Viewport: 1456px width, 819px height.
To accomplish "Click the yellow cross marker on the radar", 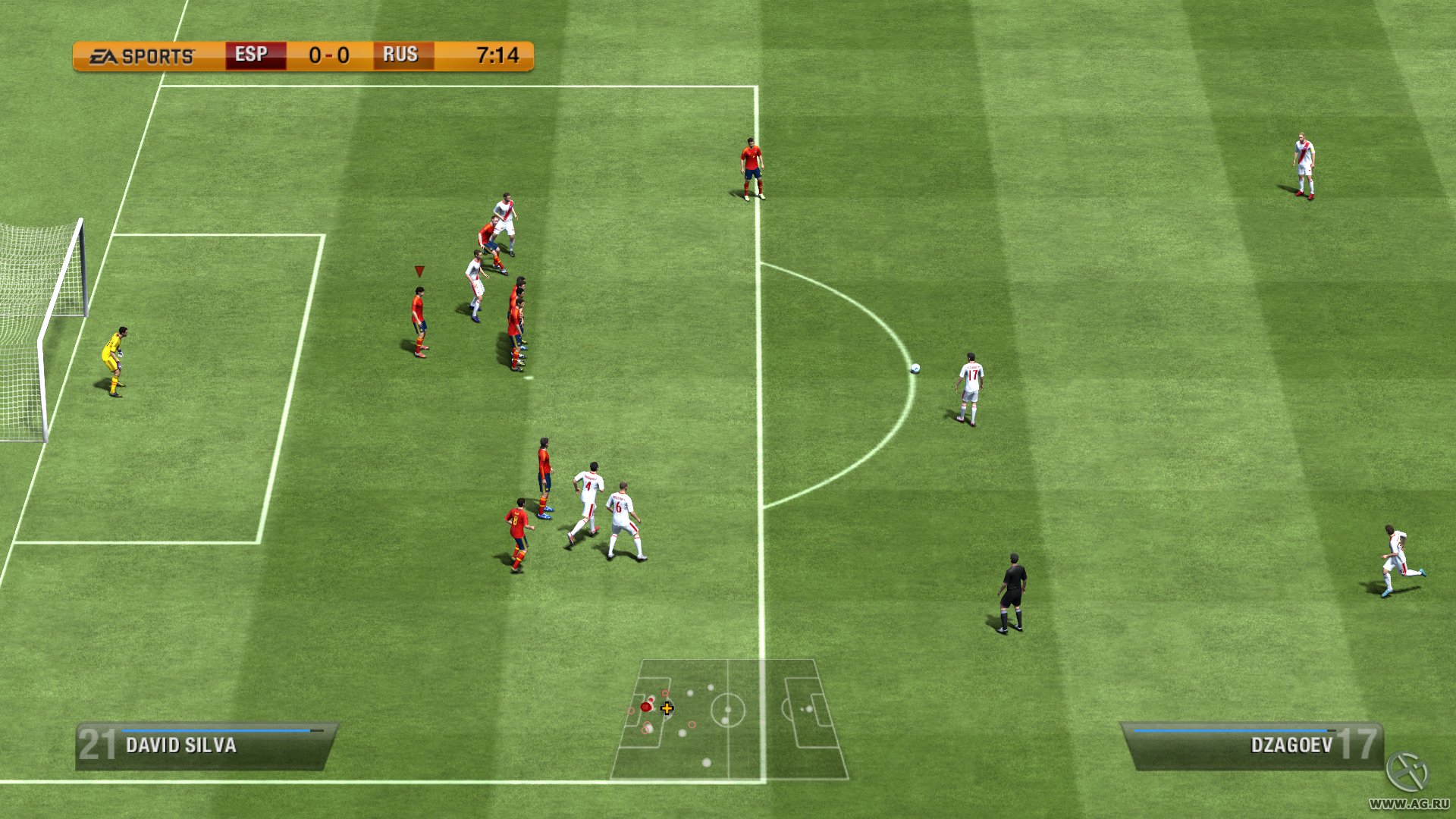I will point(667,708).
